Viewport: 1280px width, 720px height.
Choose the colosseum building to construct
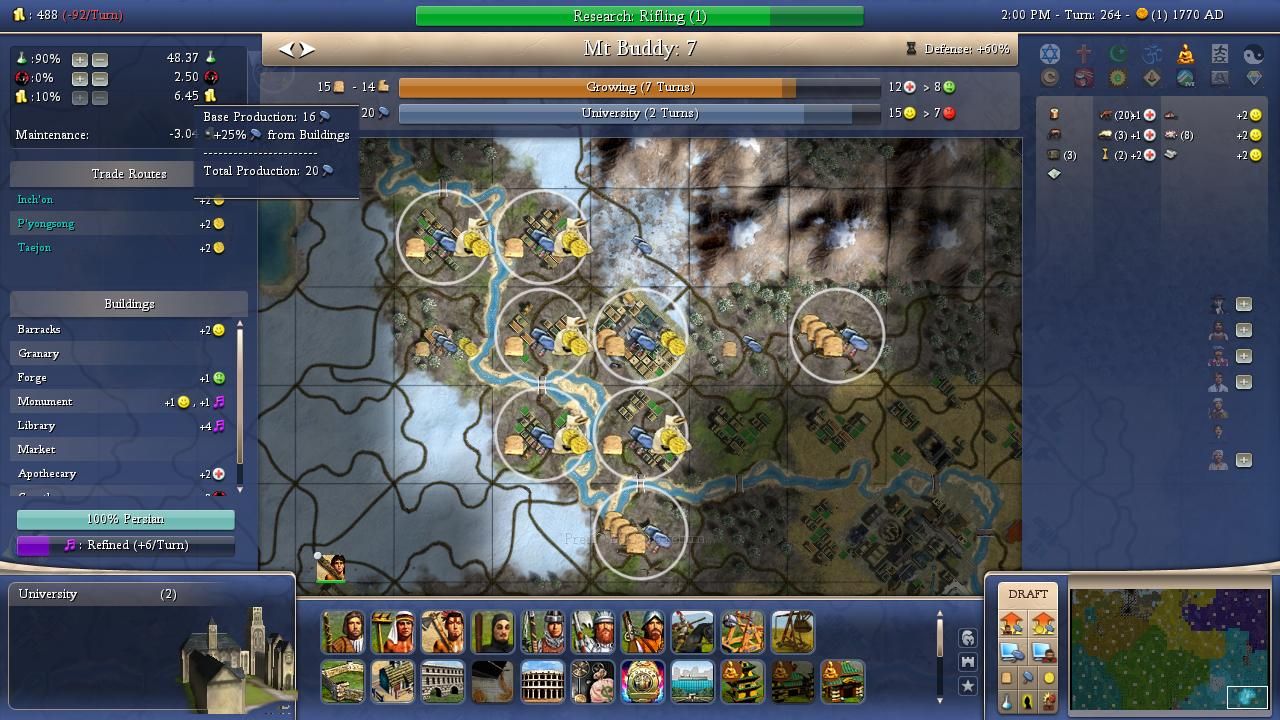(542, 681)
